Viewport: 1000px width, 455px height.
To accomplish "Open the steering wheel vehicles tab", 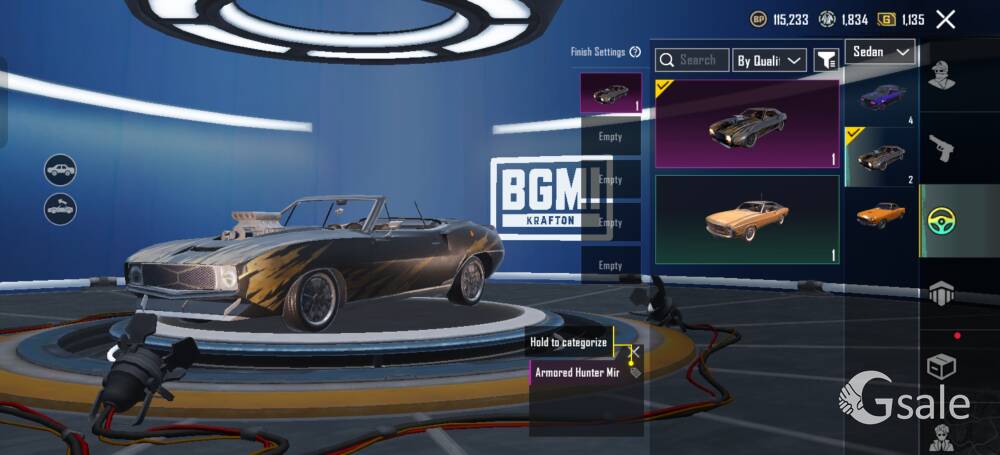I will coord(941,220).
